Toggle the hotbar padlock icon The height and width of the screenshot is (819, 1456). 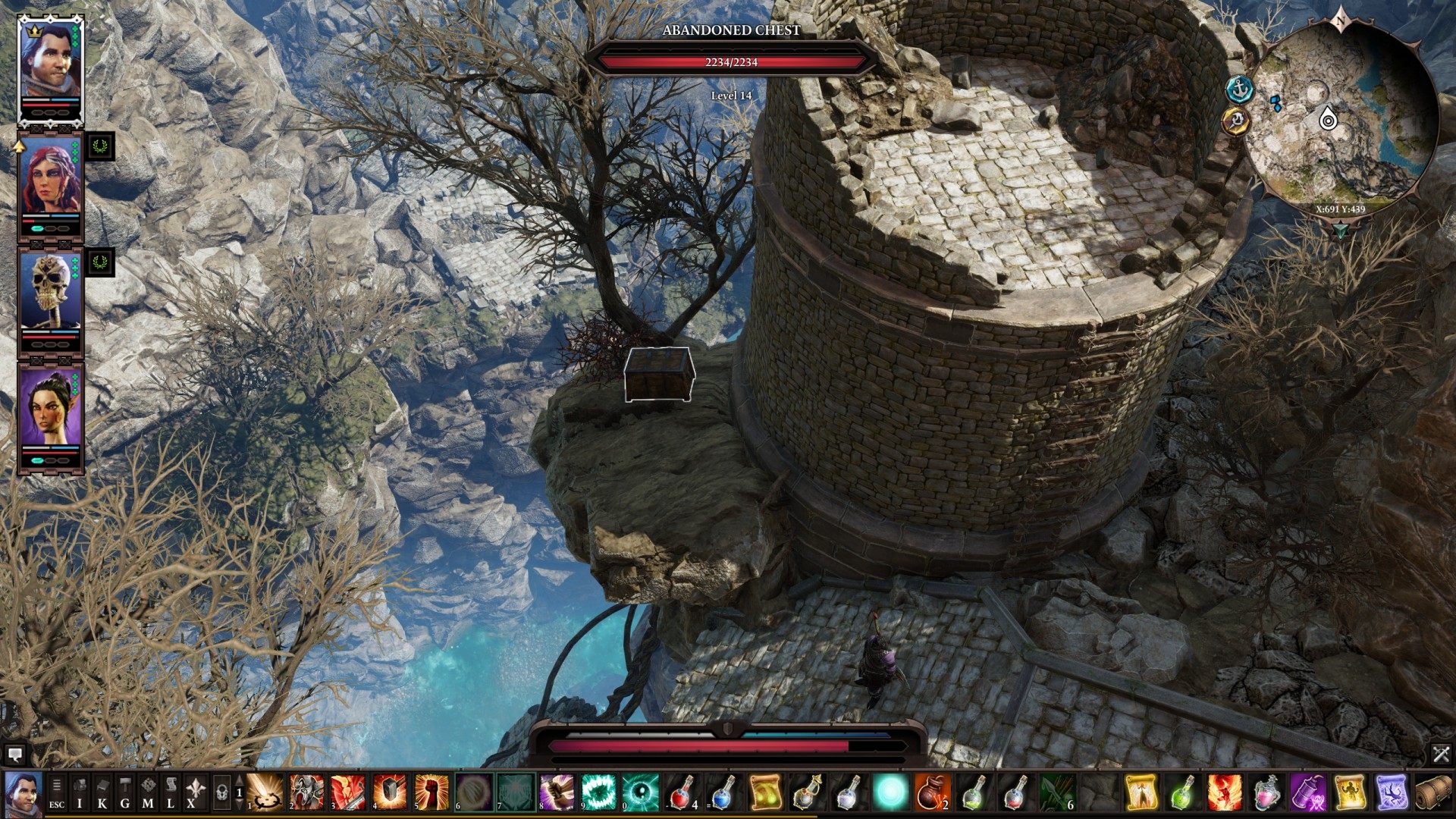pos(221,793)
